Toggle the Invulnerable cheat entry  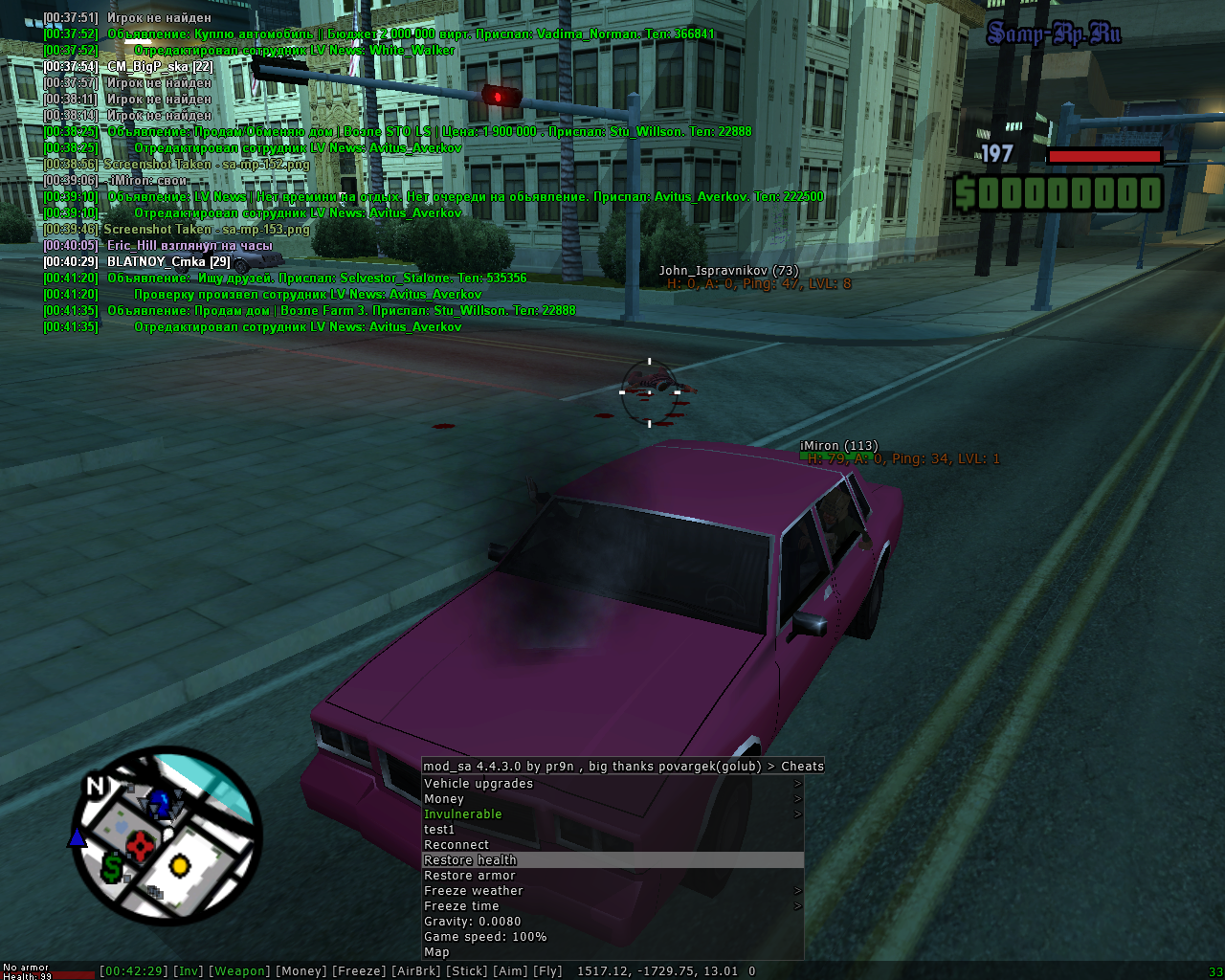tap(612, 814)
